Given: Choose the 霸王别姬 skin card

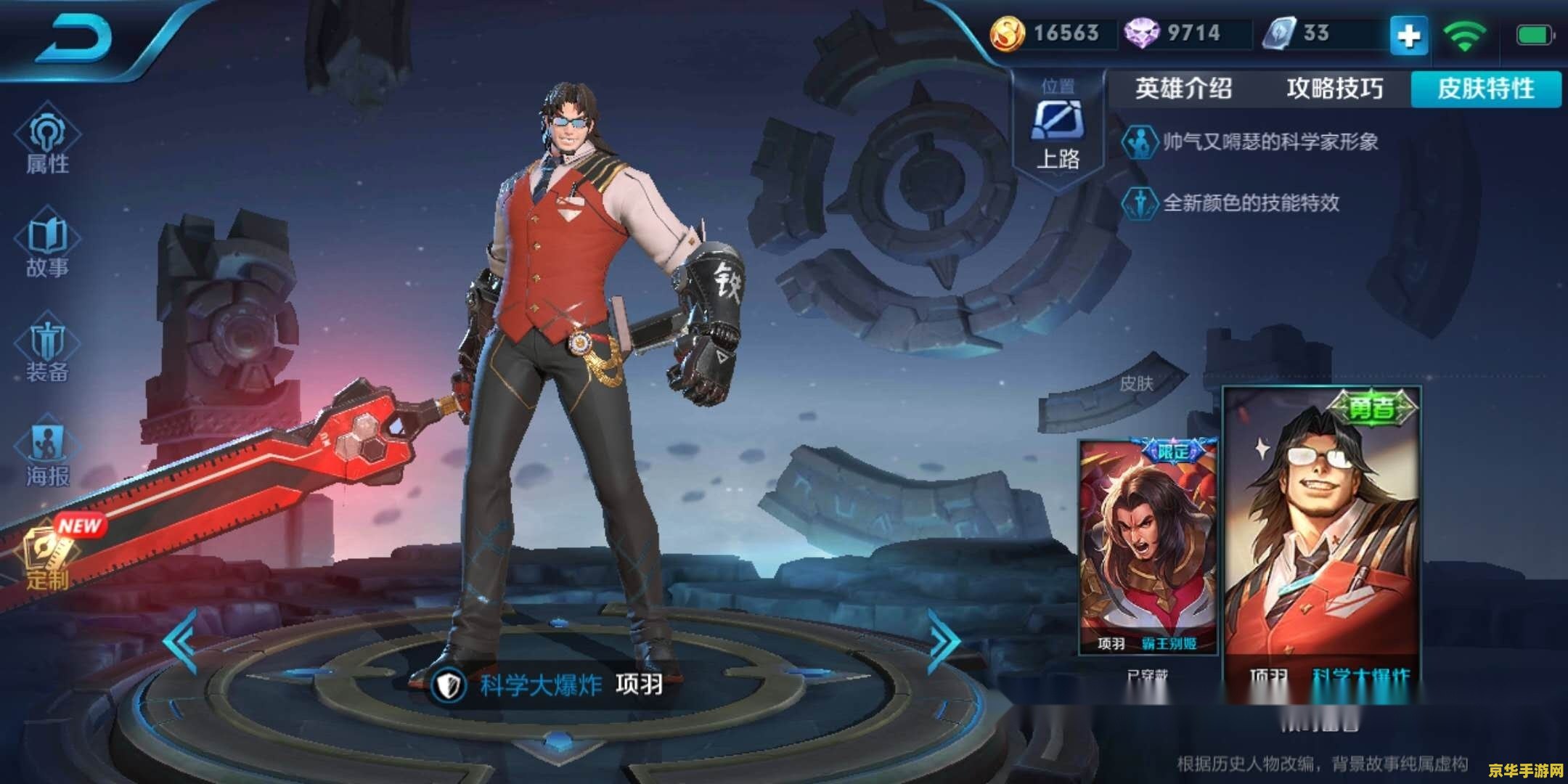Looking at the screenshot, I should coord(1148,544).
